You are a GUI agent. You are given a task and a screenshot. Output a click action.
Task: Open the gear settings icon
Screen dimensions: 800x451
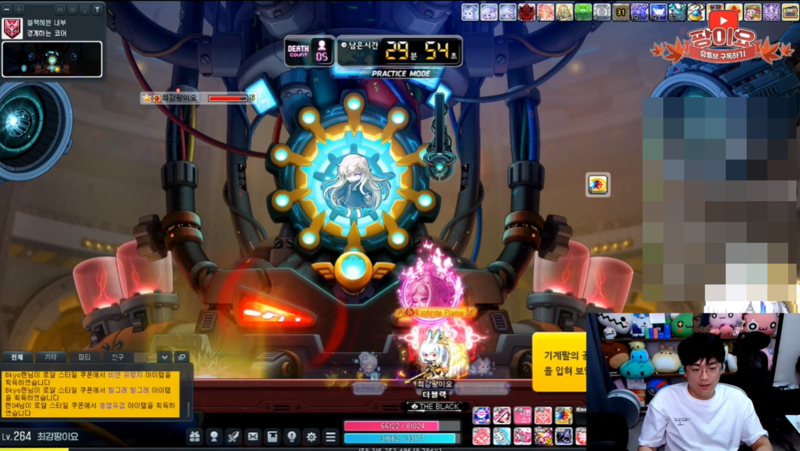pos(311,437)
